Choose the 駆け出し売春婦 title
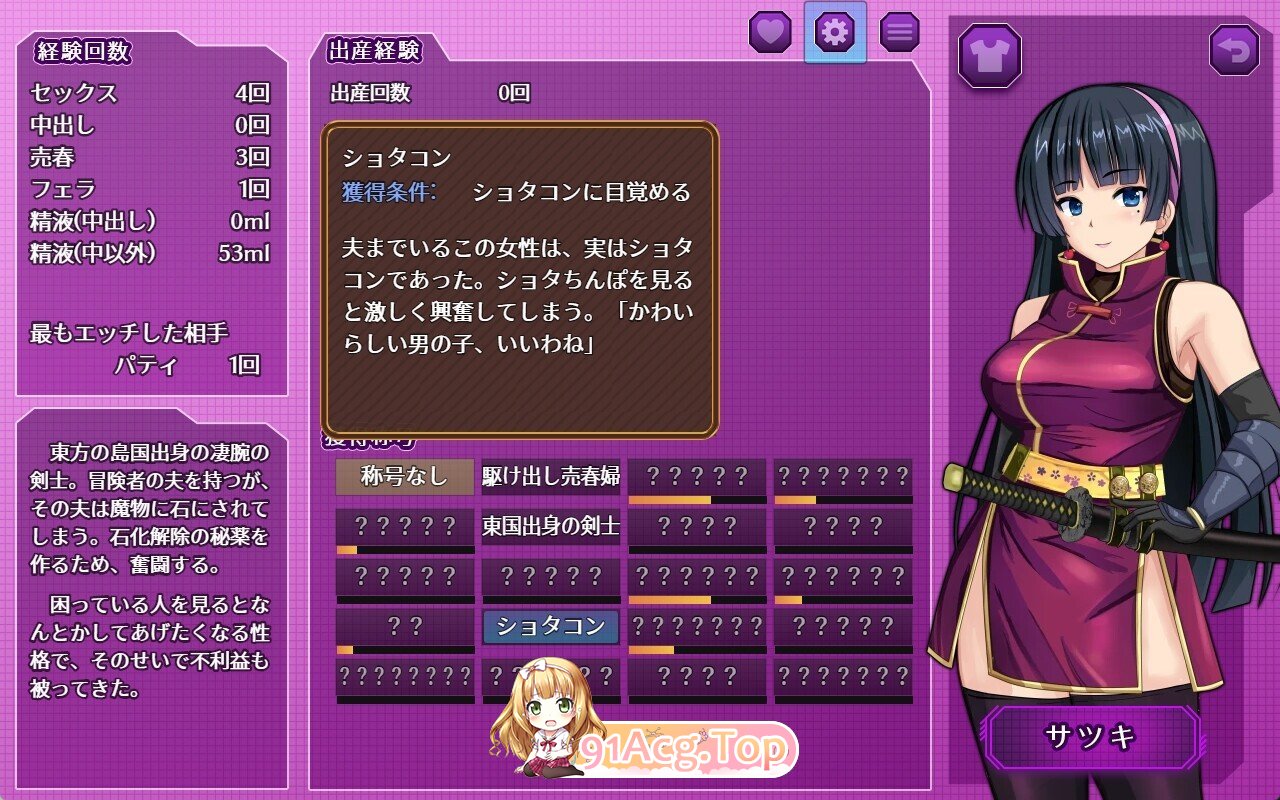The height and width of the screenshot is (800, 1280). 551,476
